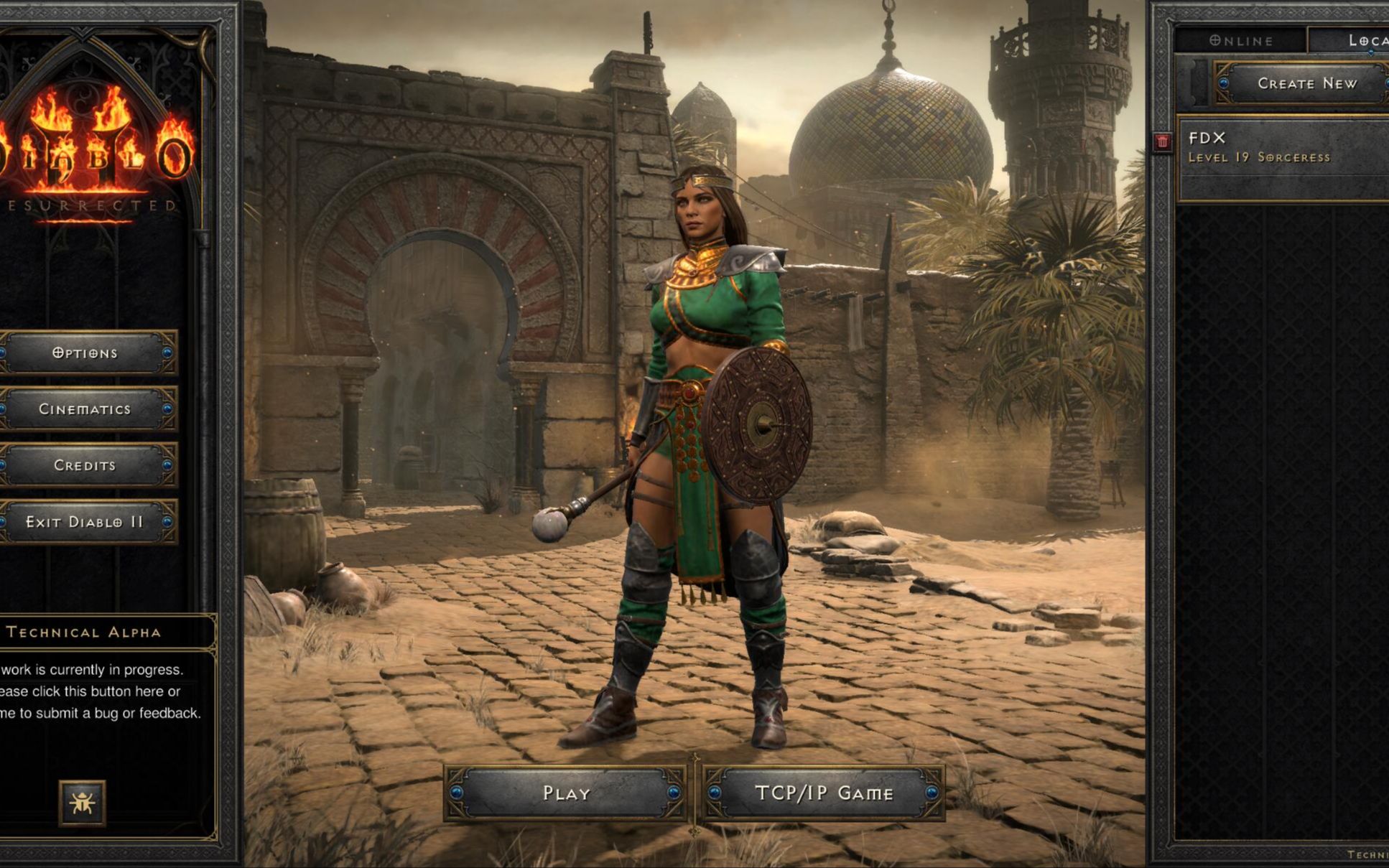This screenshot has width=1389, height=868.
Task: Switch to the Online tab
Action: (1240, 41)
